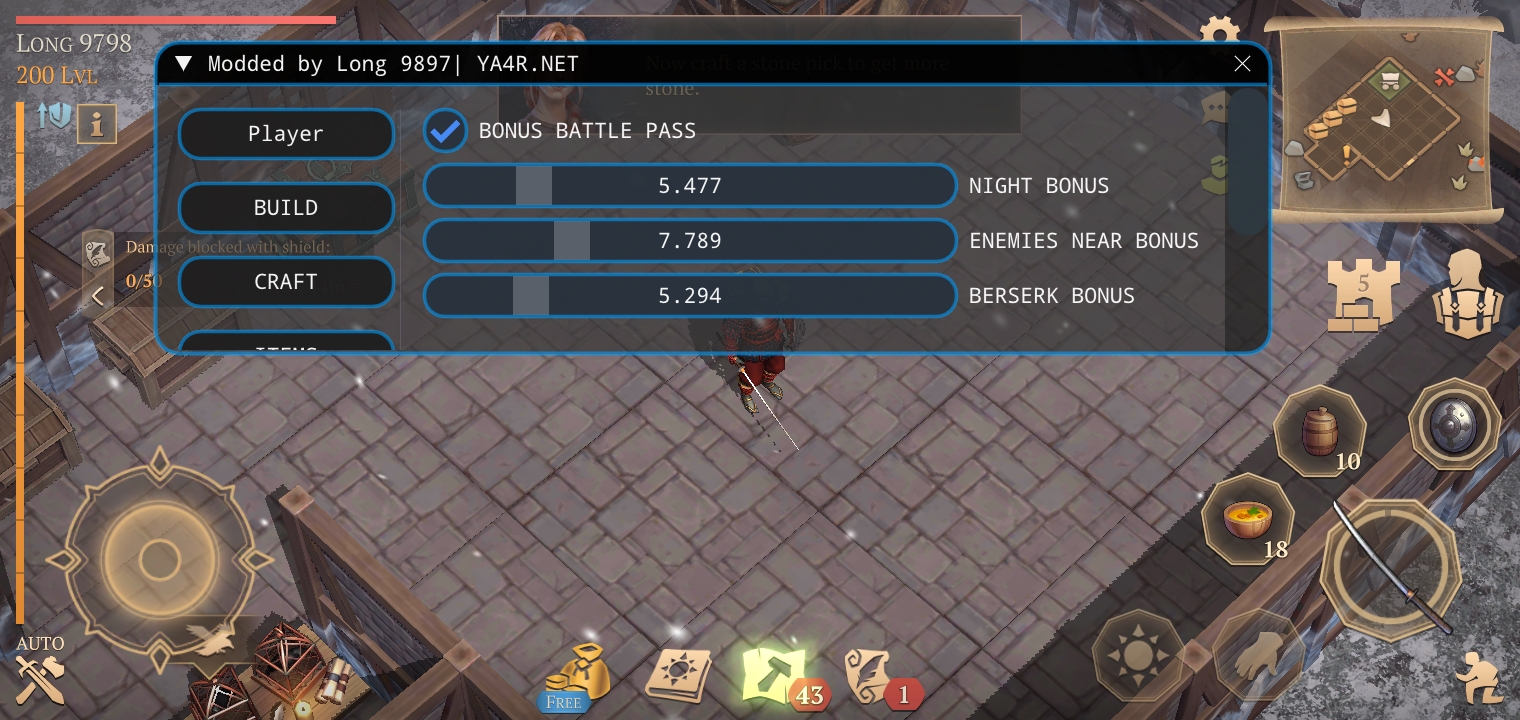Toggle the crouch sneak button
The image size is (1520, 720).
pos(1476,675)
